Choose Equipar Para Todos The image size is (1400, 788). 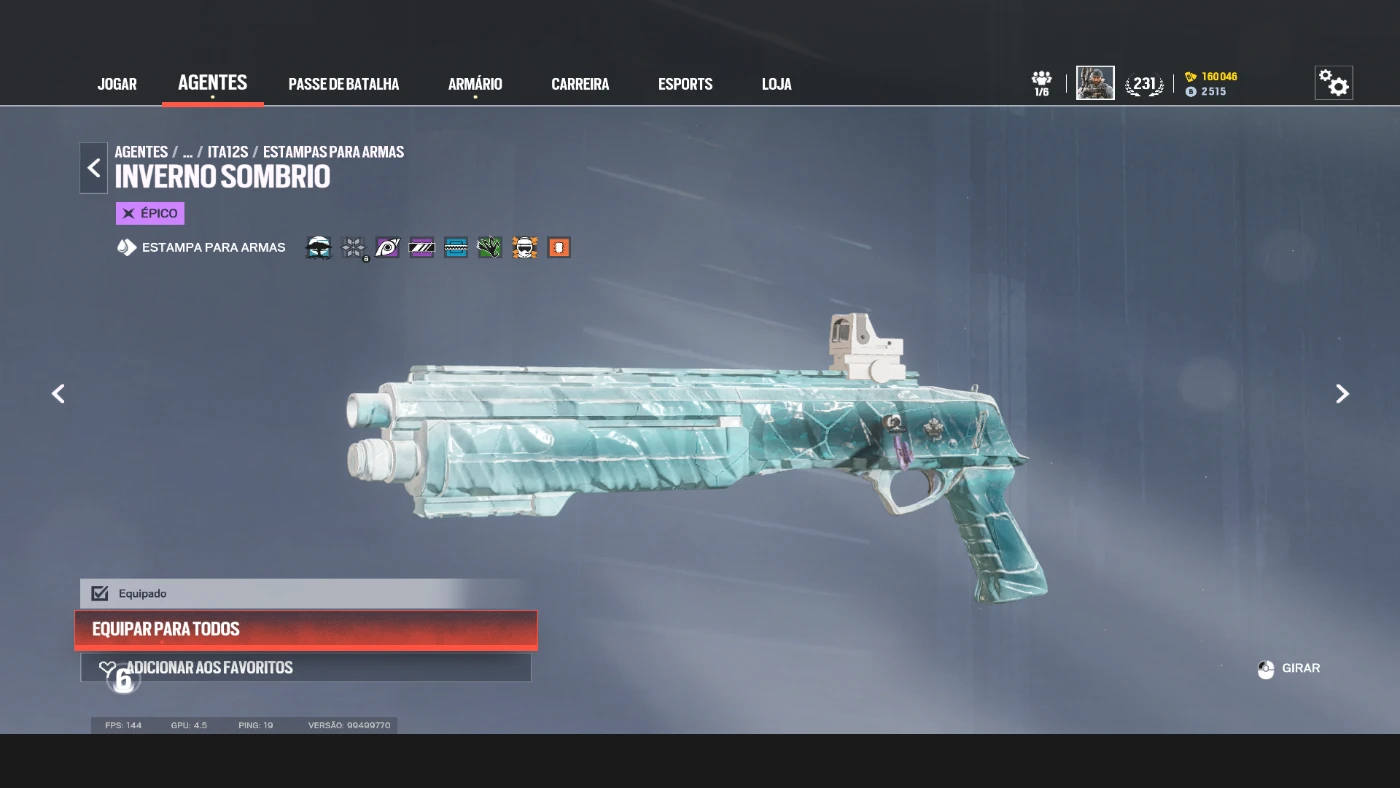[306, 629]
